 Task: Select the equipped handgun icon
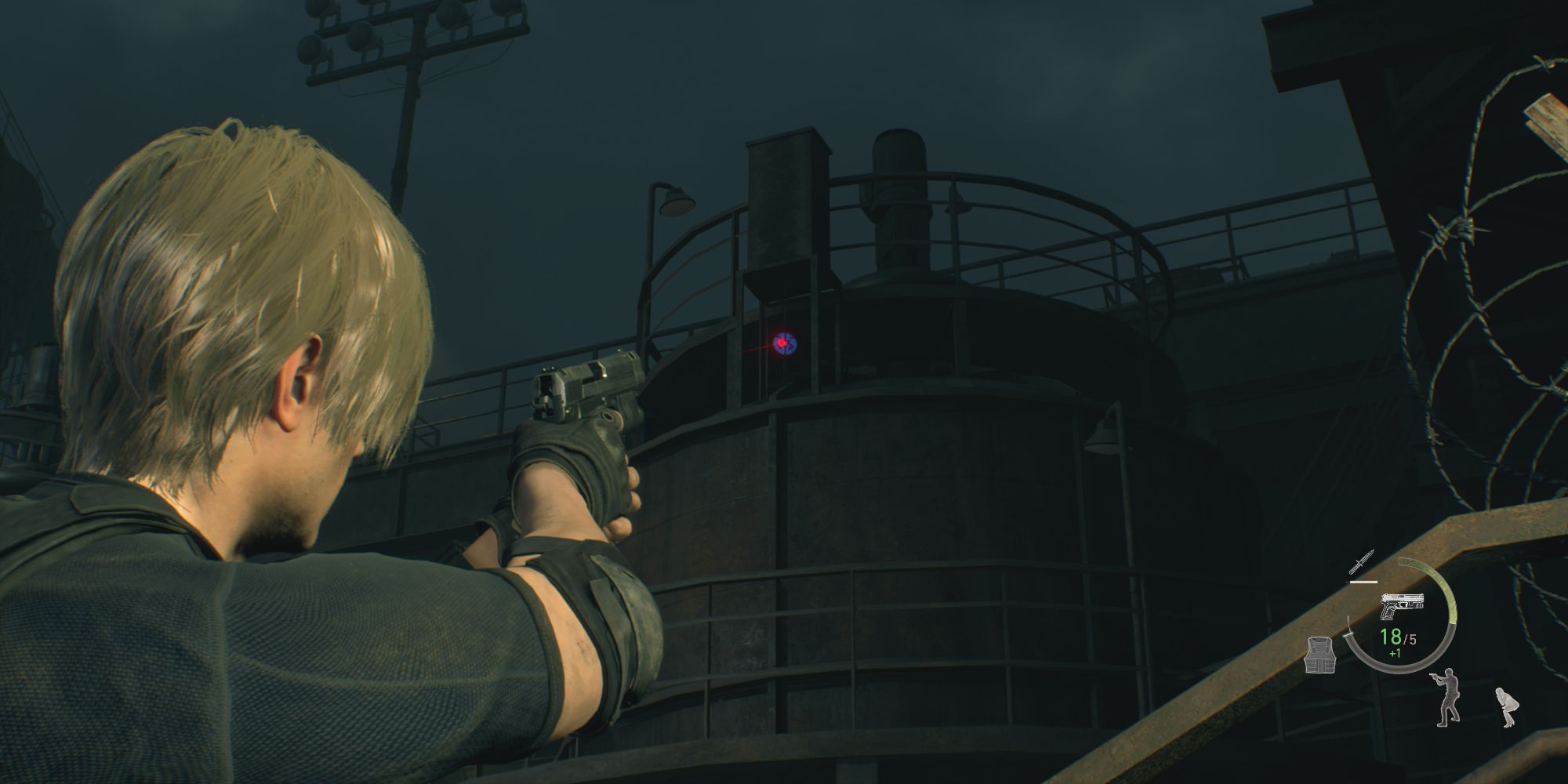1403,604
